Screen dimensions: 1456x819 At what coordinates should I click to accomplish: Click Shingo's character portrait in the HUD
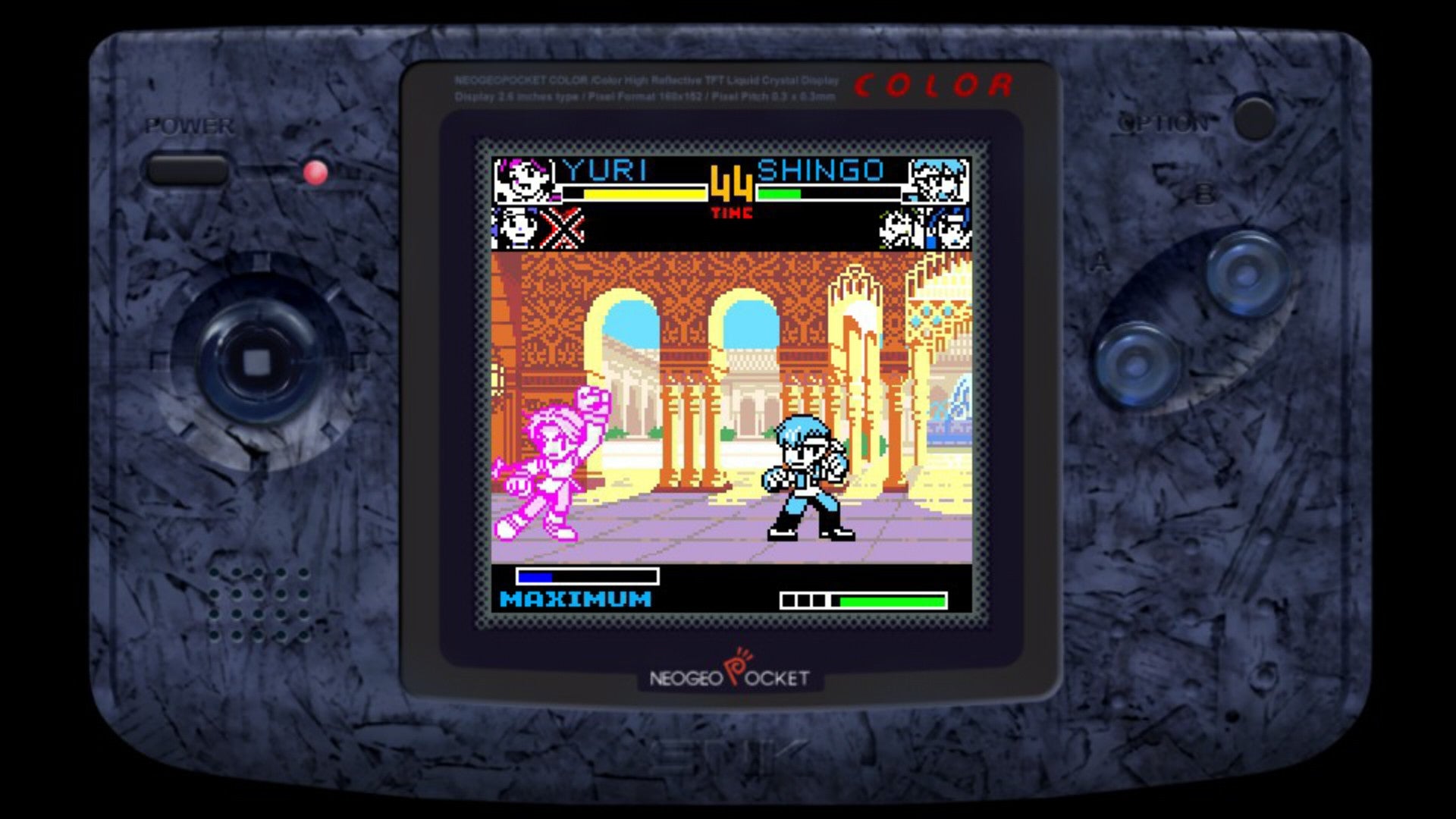point(938,180)
